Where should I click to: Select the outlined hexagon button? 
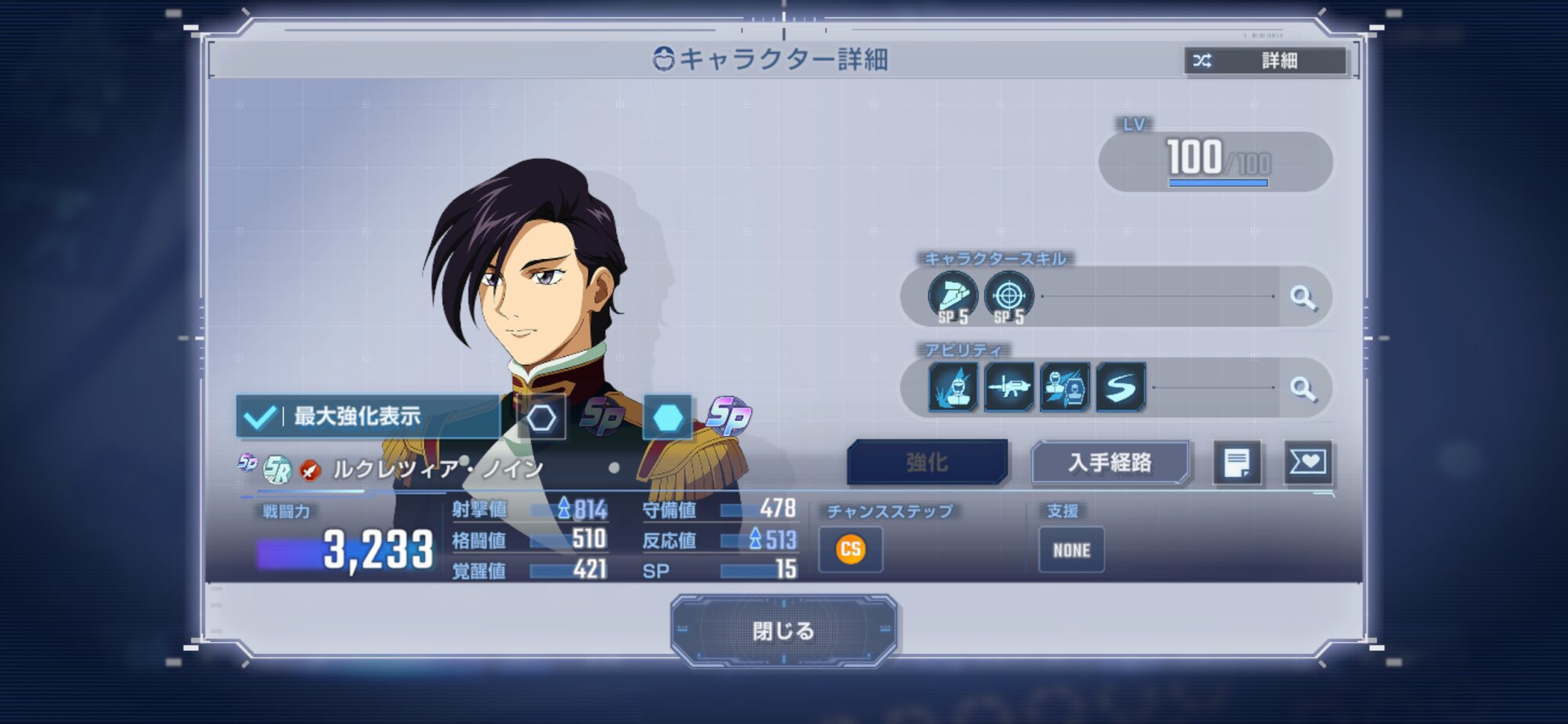pos(541,418)
